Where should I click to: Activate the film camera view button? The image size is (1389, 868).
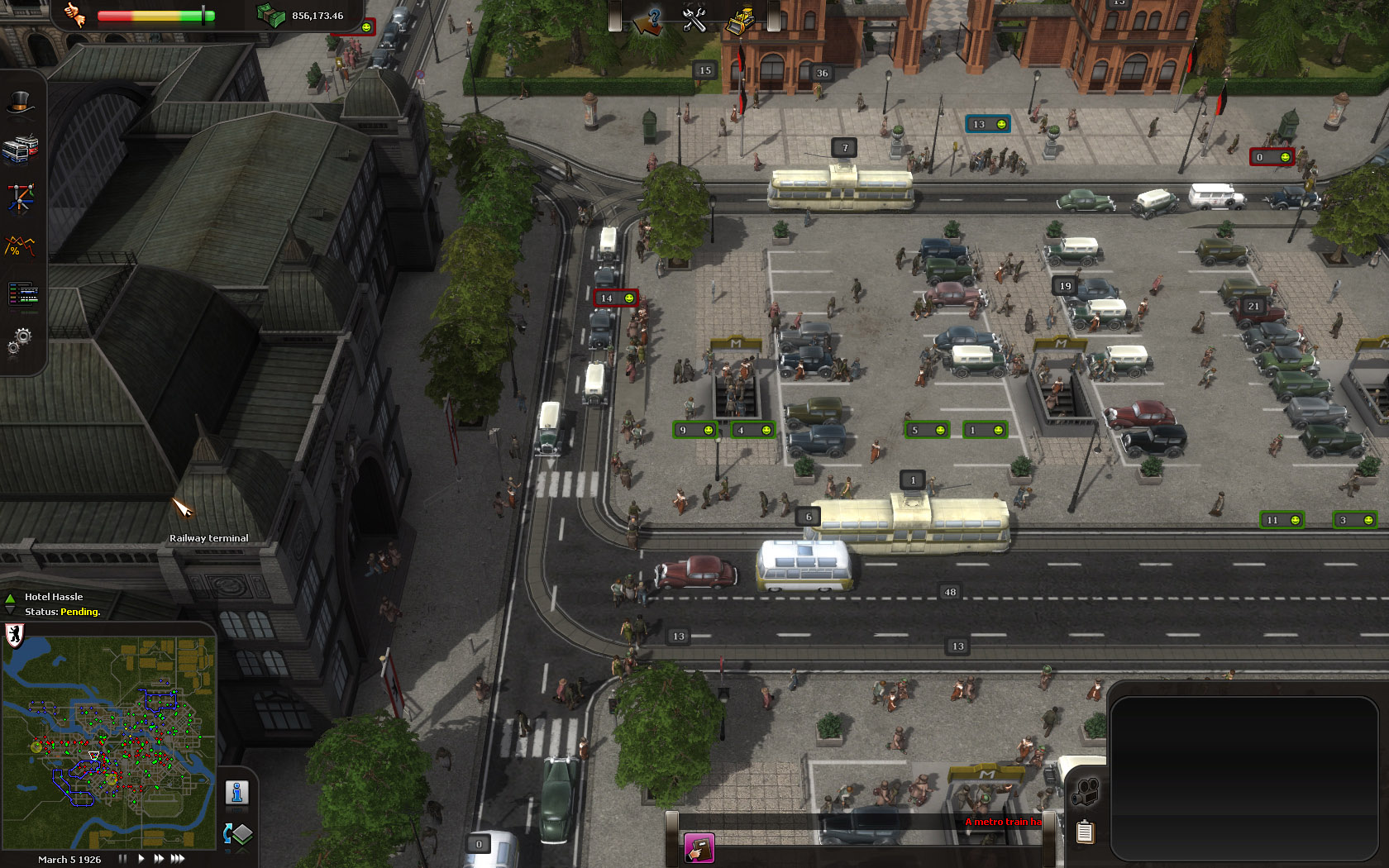[x=1085, y=793]
